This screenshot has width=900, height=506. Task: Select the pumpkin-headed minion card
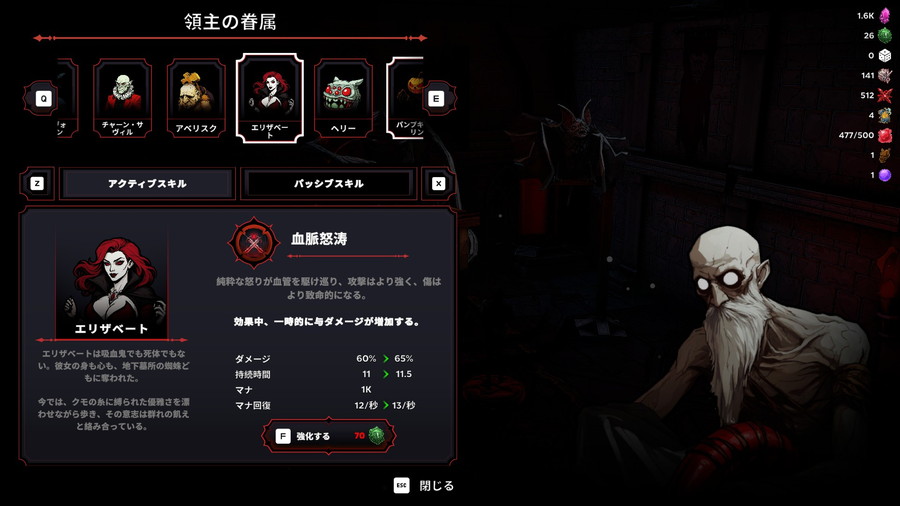[405, 98]
